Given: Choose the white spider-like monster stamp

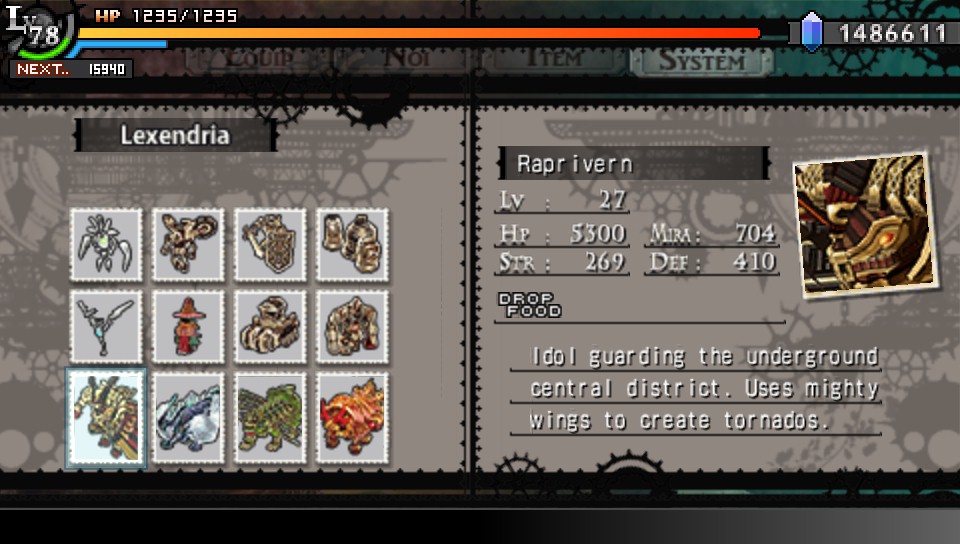Looking at the screenshot, I should tap(106, 245).
